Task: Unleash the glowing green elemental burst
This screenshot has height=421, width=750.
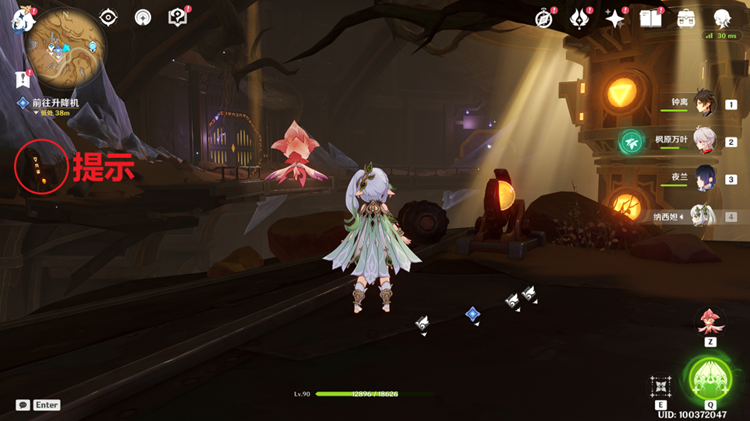Action: coord(710,382)
